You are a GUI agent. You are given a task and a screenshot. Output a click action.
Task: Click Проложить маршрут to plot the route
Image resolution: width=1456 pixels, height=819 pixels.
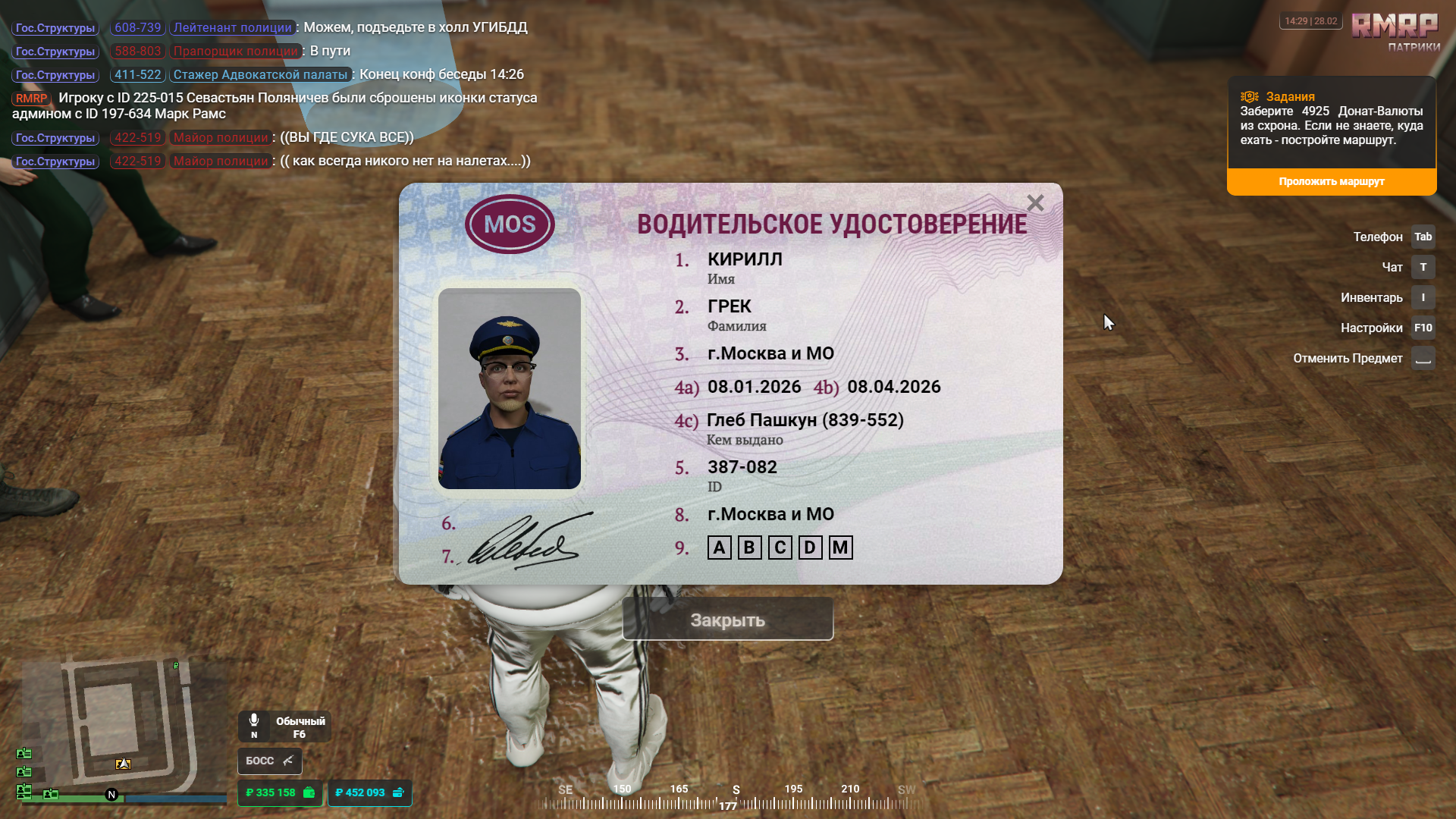tap(1331, 182)
